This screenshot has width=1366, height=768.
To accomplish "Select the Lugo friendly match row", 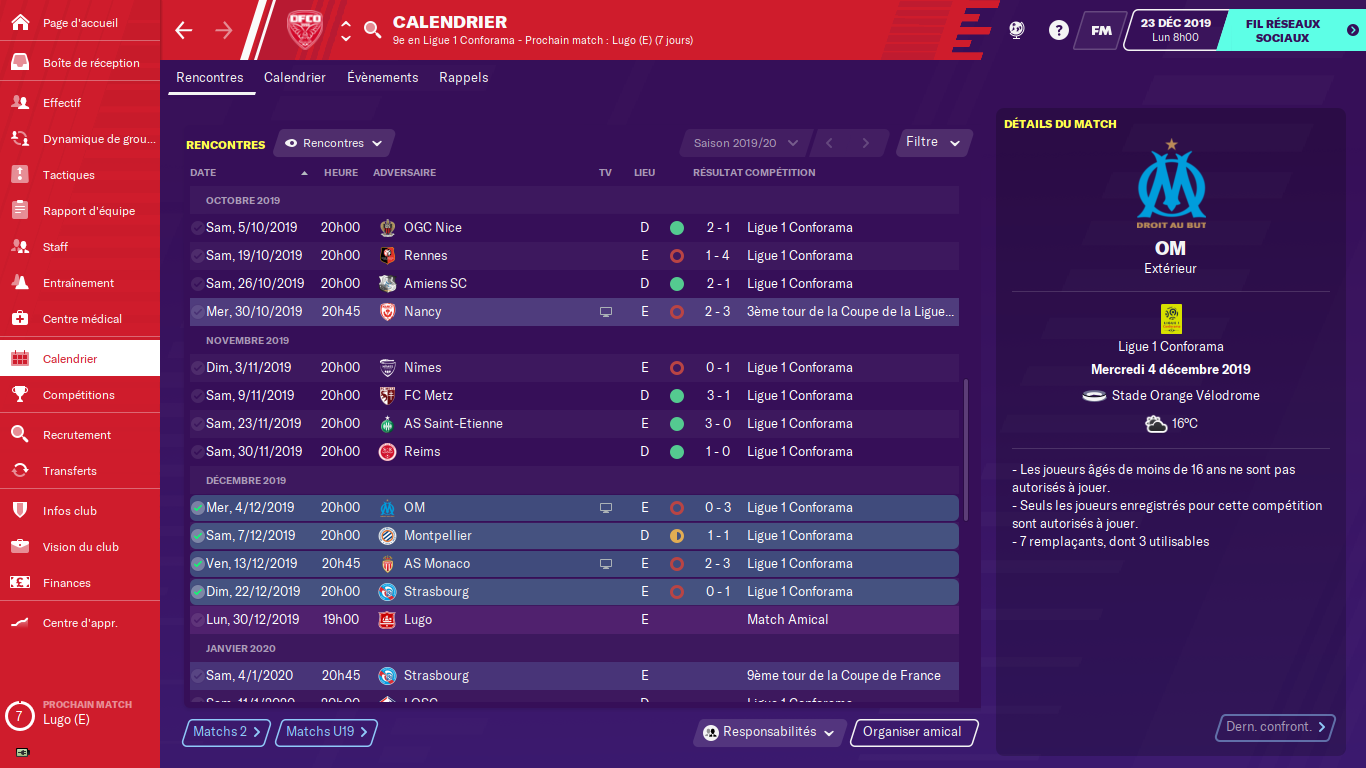I will coord(573,620).
